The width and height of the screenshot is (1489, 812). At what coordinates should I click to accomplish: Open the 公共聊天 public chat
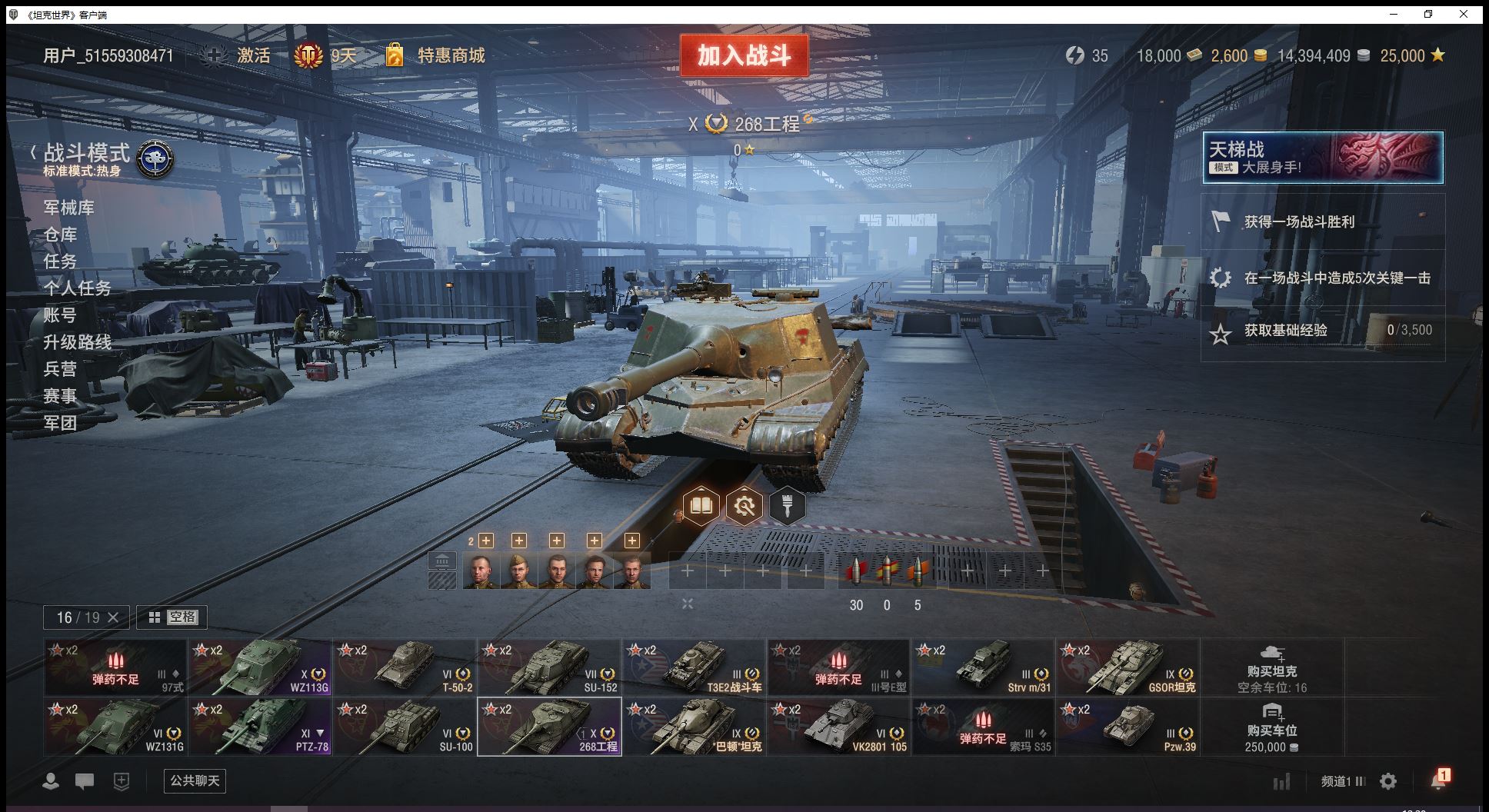click(195, 780)
